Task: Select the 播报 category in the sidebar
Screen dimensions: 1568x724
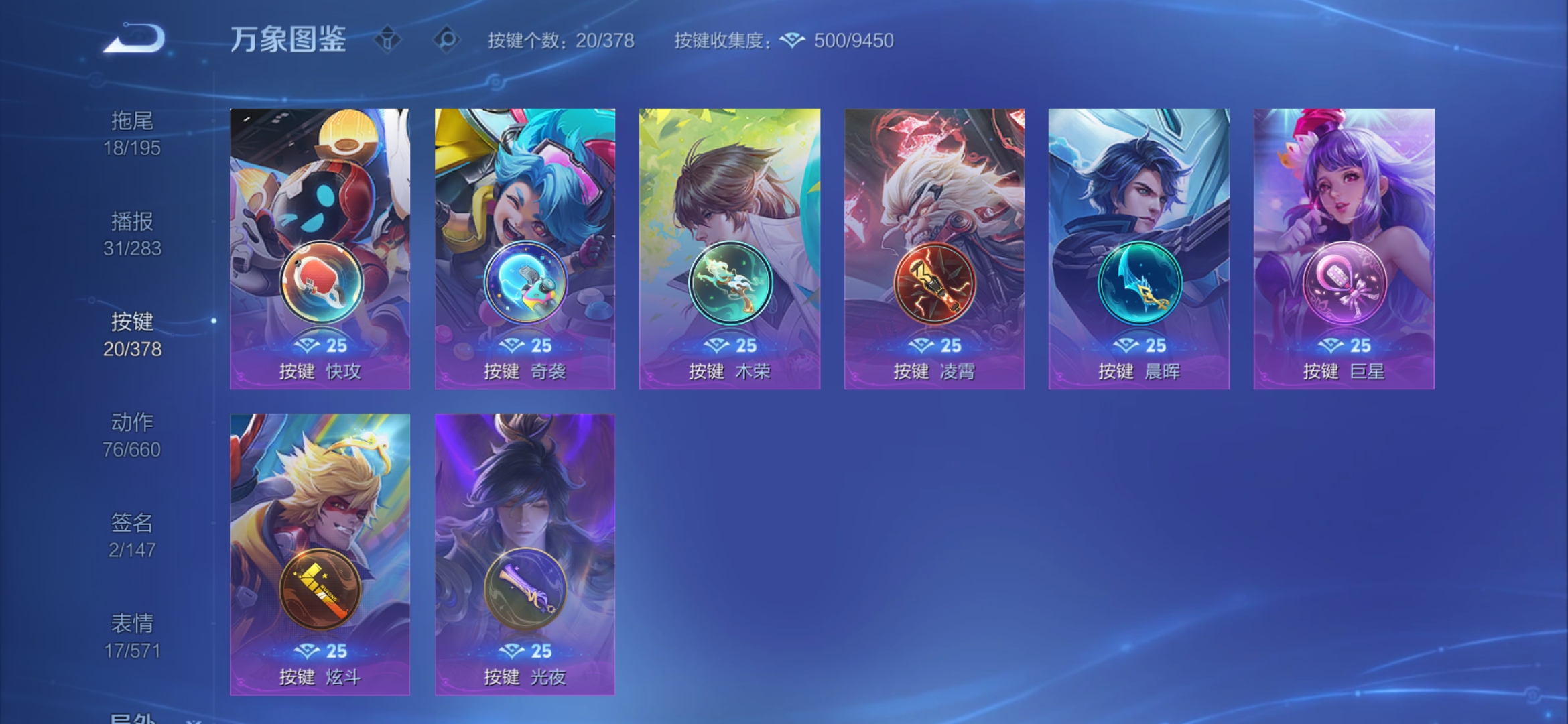Action: tap(132, 235)
